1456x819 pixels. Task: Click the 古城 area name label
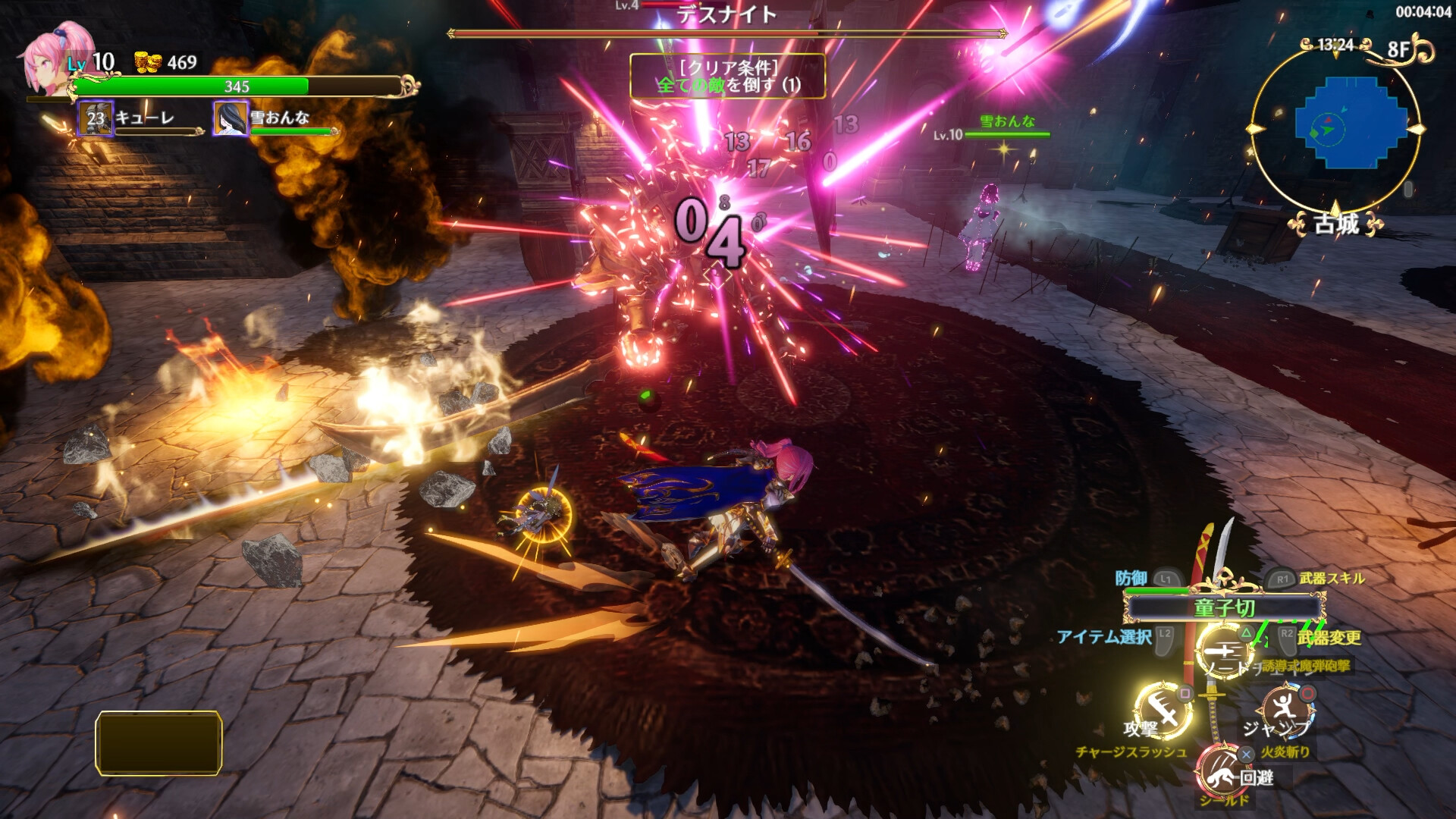point(1335,224)
